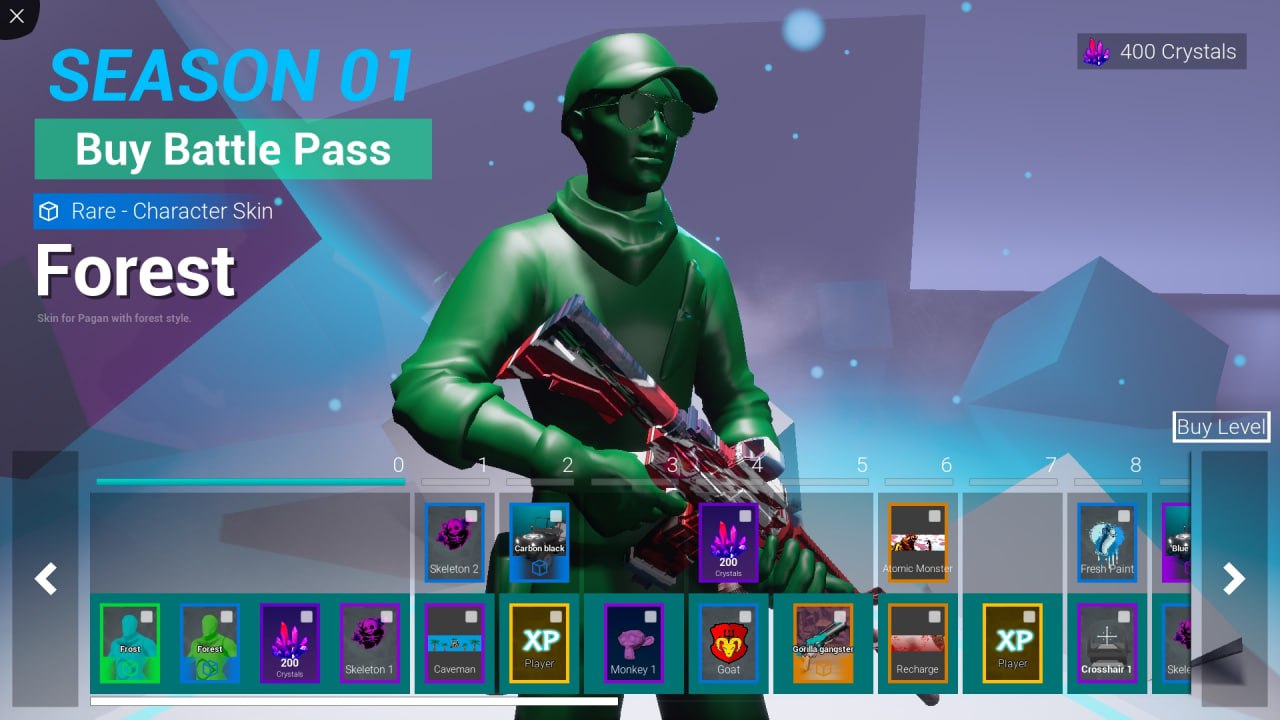Click the Buy Level button
The image size is (1280, 720).
[1221, 427]
